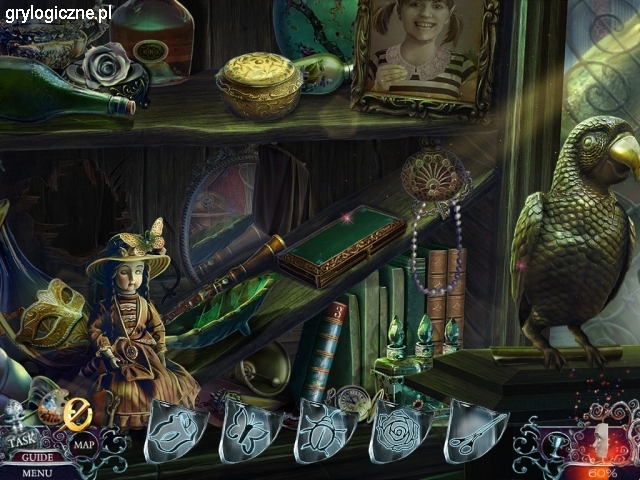Select the leaf silhouette item slot
Viewport: 640px width, 480px height.
176,432
